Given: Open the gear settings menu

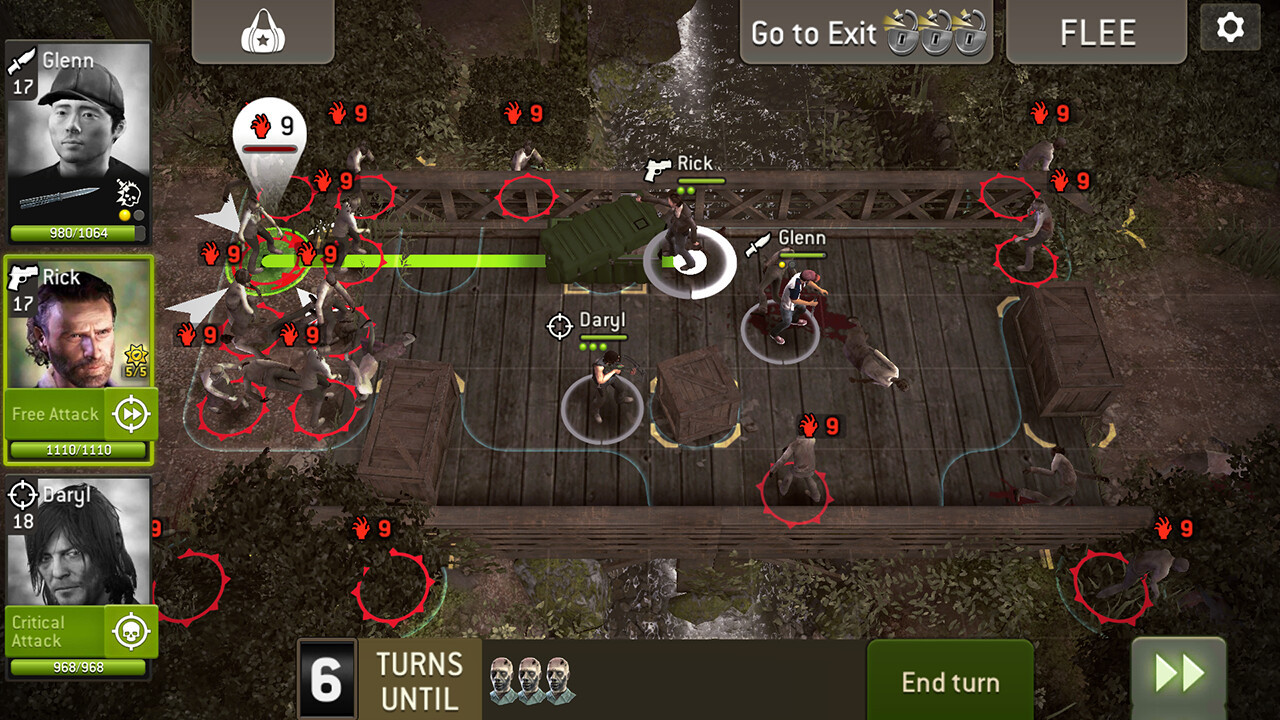Looking at the screenshot, I should 1230,28.
